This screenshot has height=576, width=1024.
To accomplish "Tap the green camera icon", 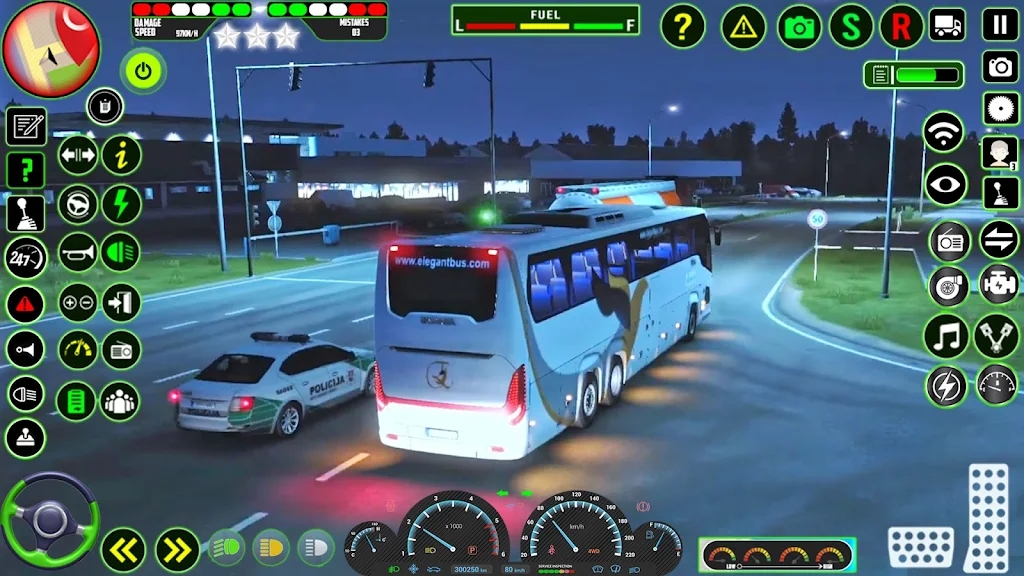I will click(x=799, y=27).
